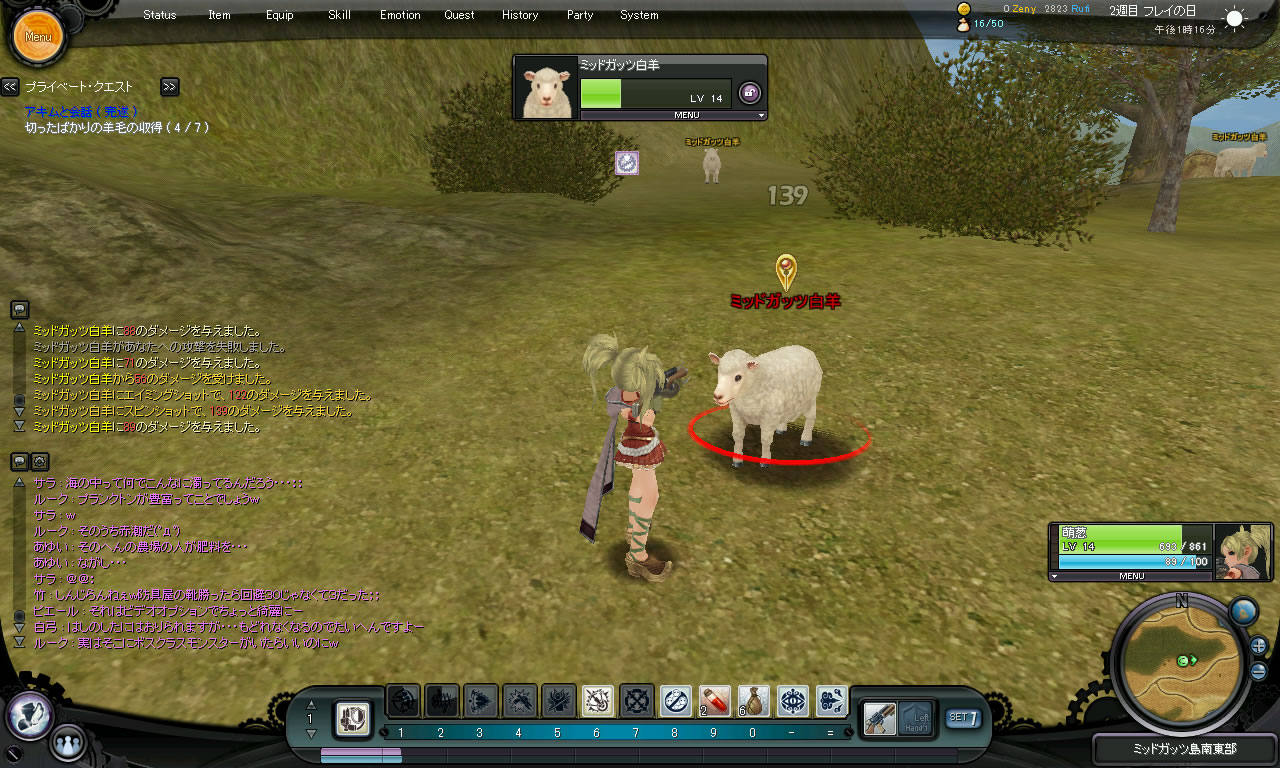Use the red potion in hotbar slot 9
This screenshot has height=768, width=1280.
tap(714, 700)
